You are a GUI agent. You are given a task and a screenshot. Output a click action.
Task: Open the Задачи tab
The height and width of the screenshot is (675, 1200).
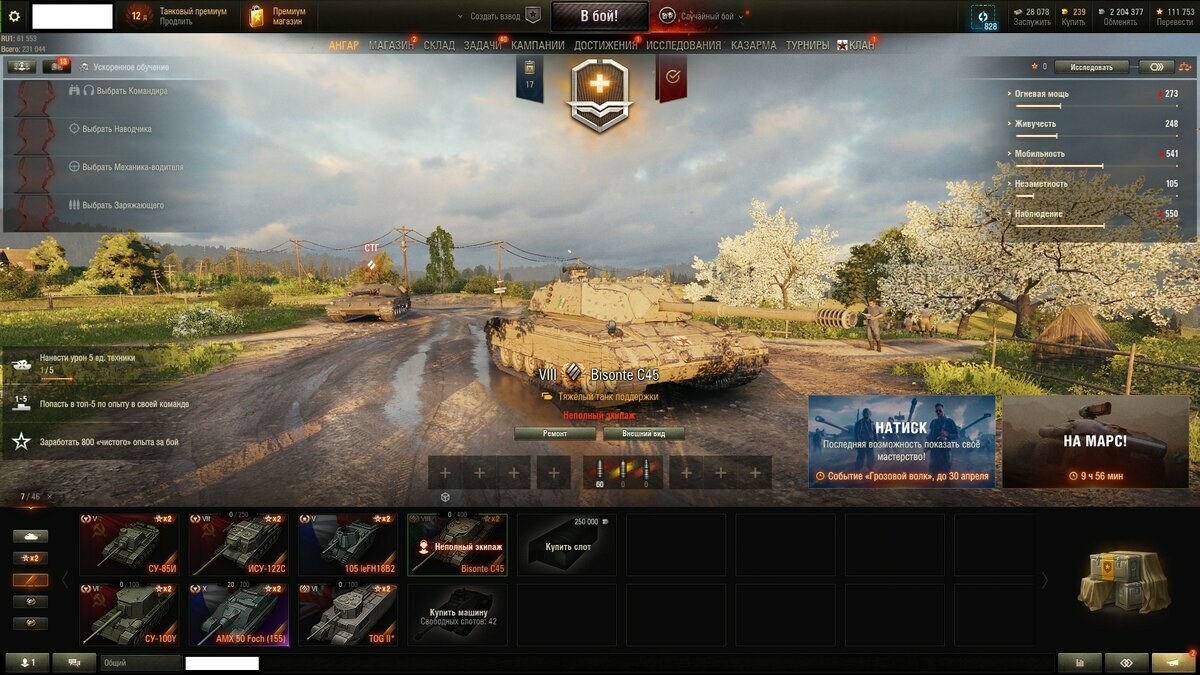pos(482,45)
